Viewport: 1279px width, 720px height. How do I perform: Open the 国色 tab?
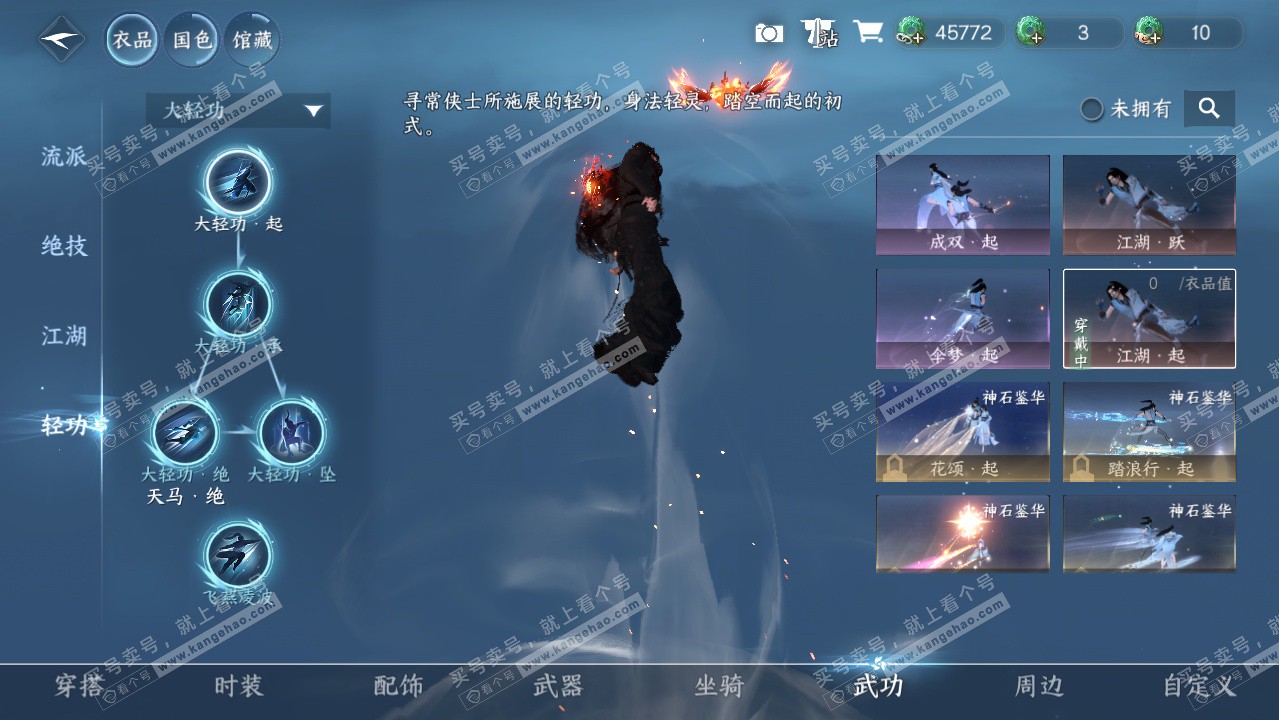[192, 40]
